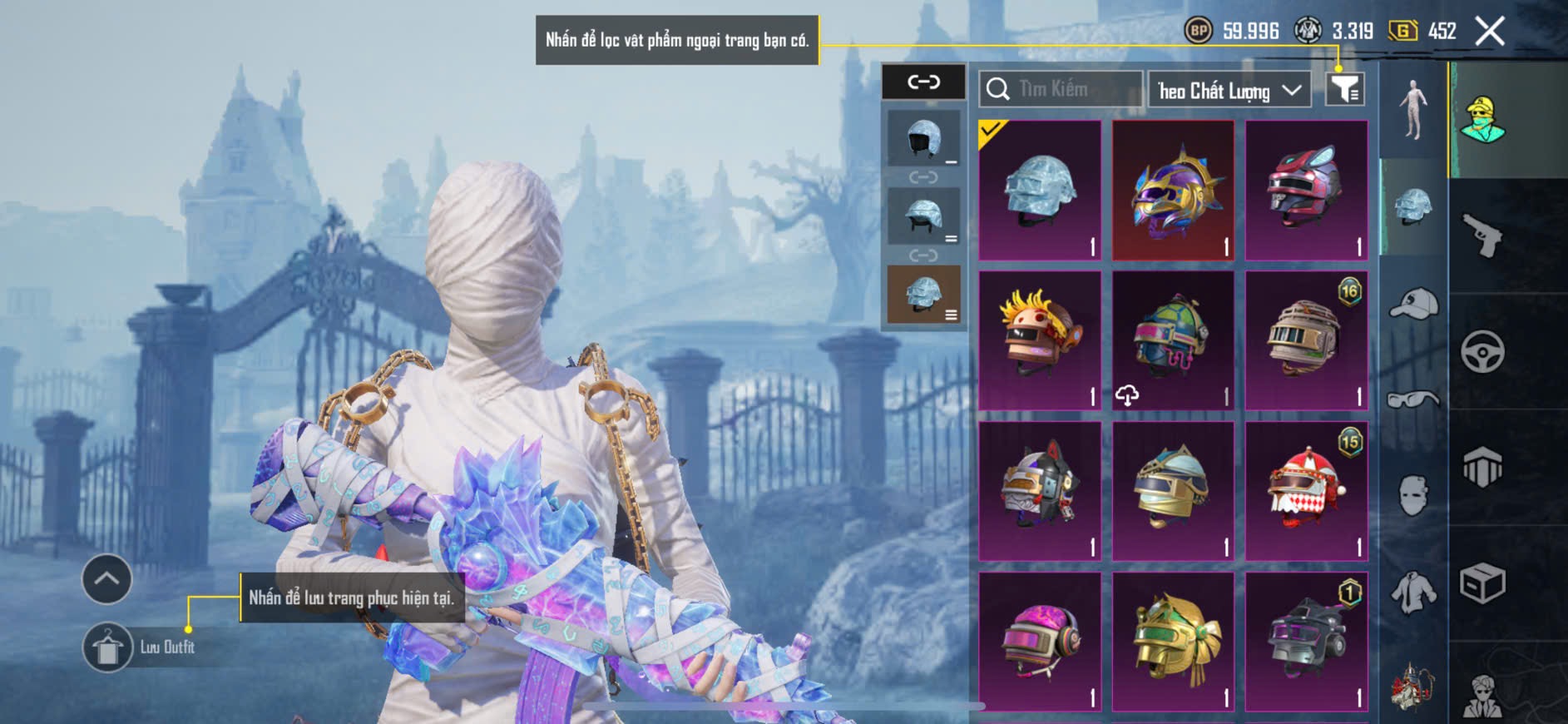Viewport: 1568px width, 724px height.
Task: Open the steering wheel vehicle category
Action: tap(1482, 351)
